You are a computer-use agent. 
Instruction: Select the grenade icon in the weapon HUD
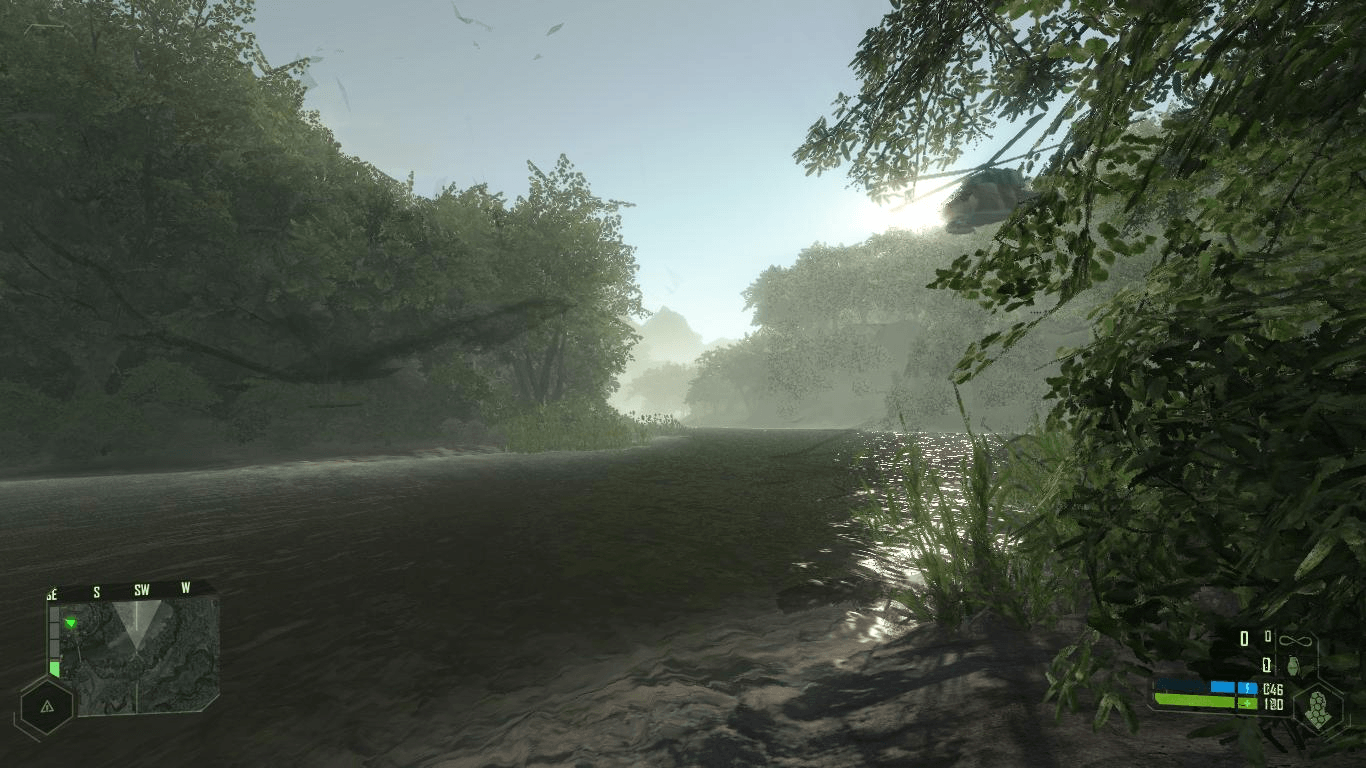(1293, 665)
